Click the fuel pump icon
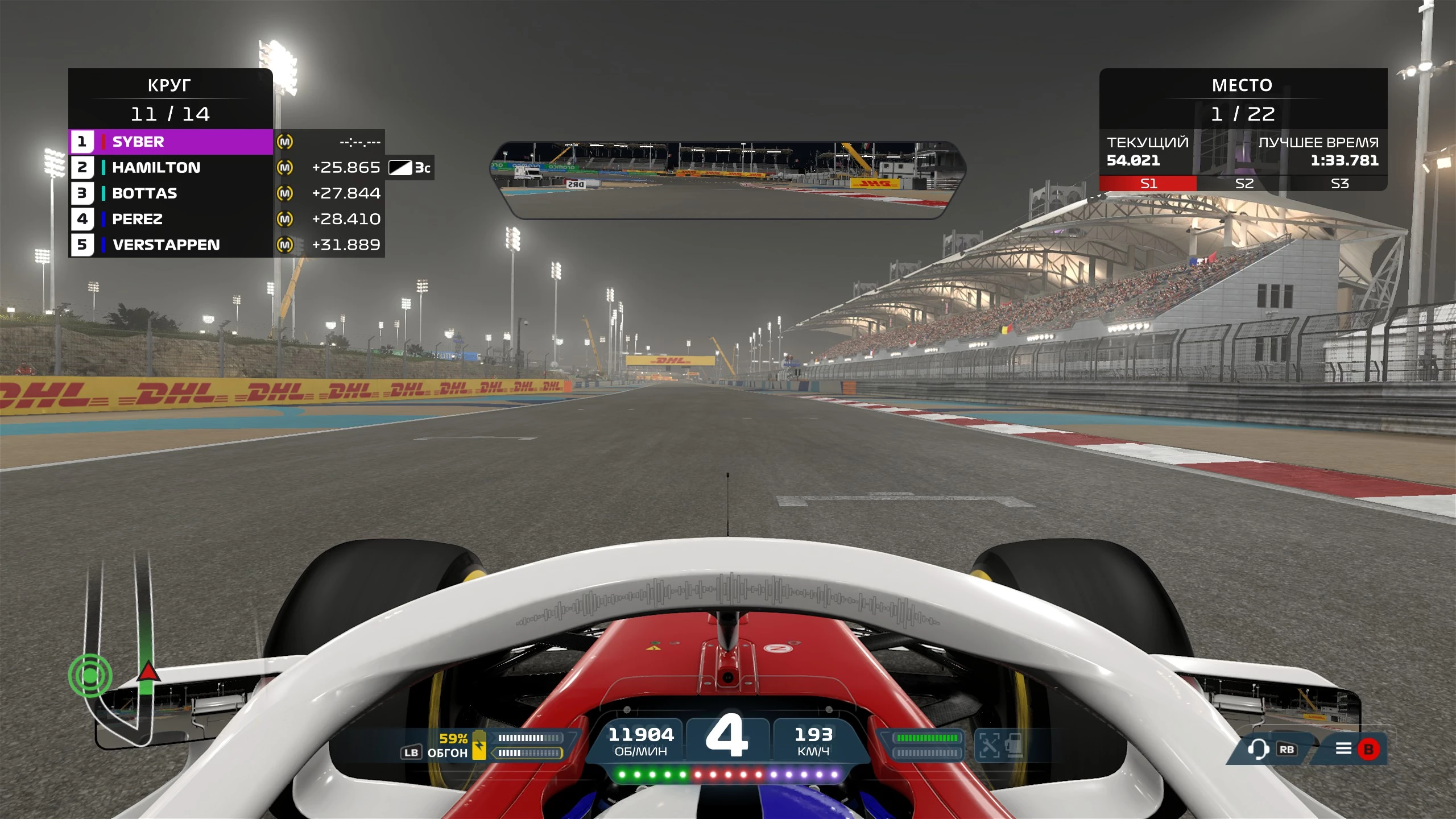The width and height of the screenshot is (1456, 819). click(1014, 745)
